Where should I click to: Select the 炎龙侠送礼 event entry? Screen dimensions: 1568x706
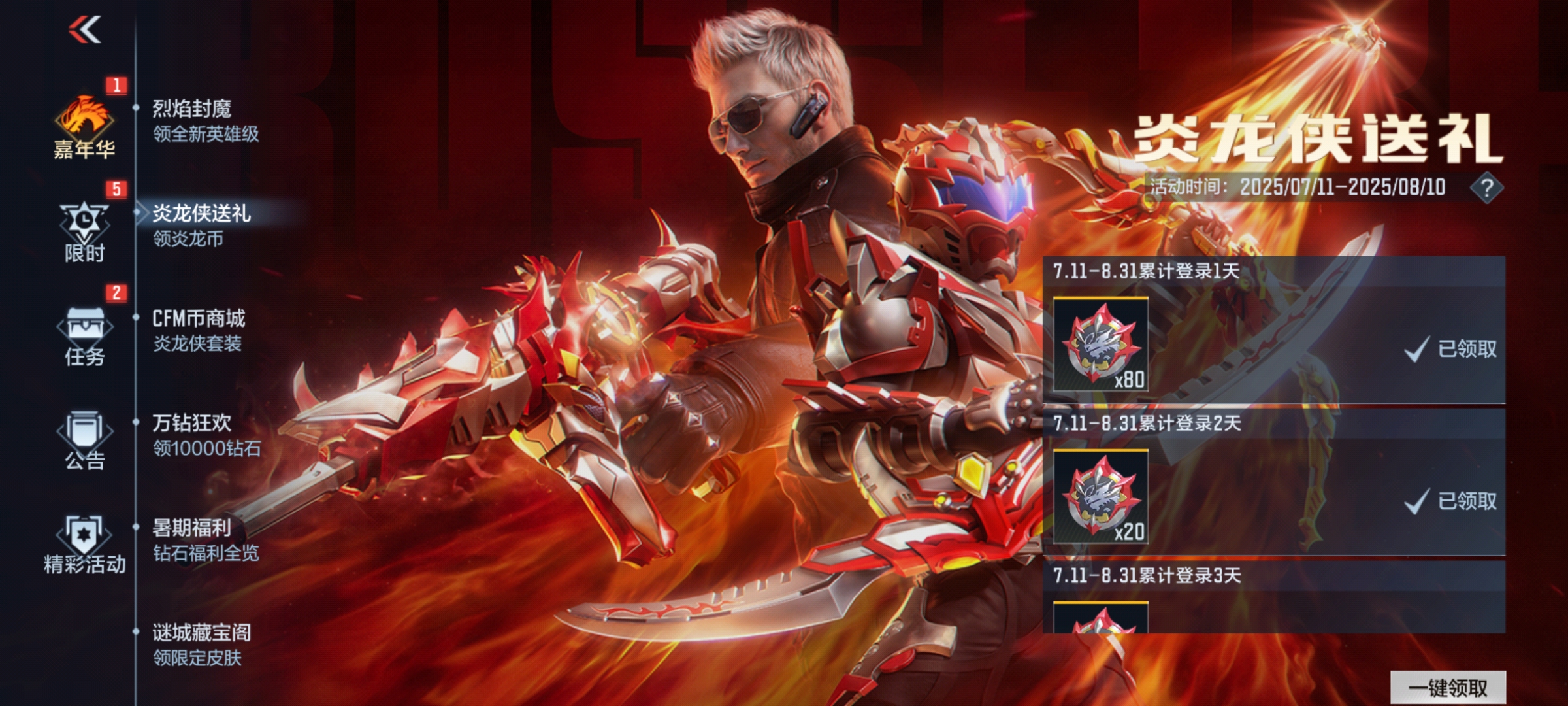click(201, 226)
